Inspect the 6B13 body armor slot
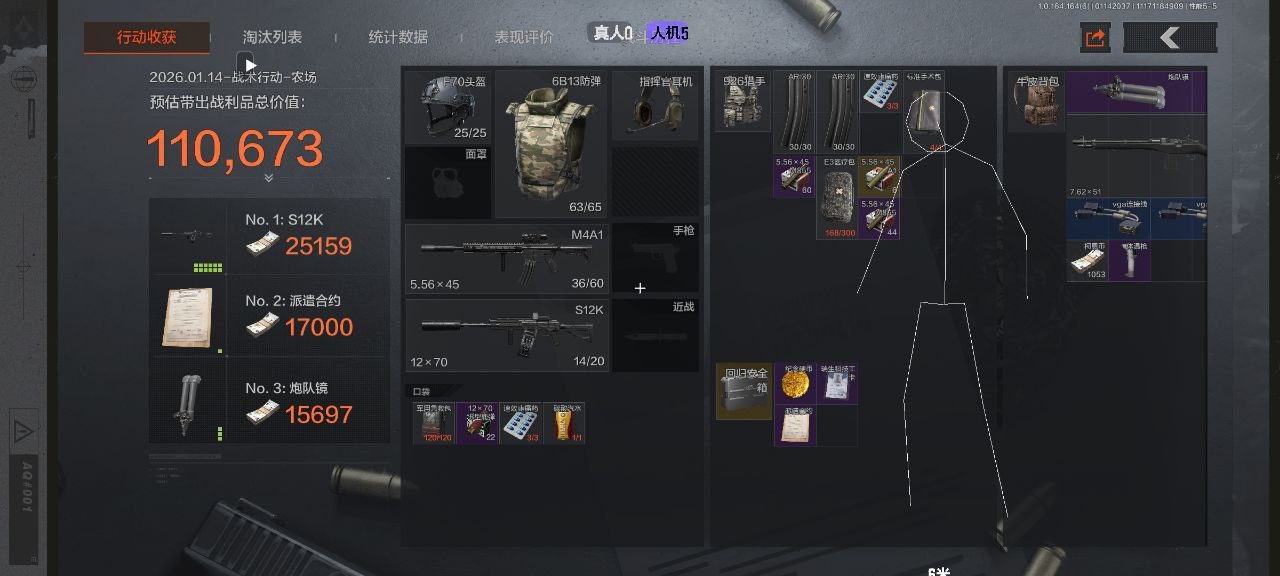1280x576 pixels. 550,145
